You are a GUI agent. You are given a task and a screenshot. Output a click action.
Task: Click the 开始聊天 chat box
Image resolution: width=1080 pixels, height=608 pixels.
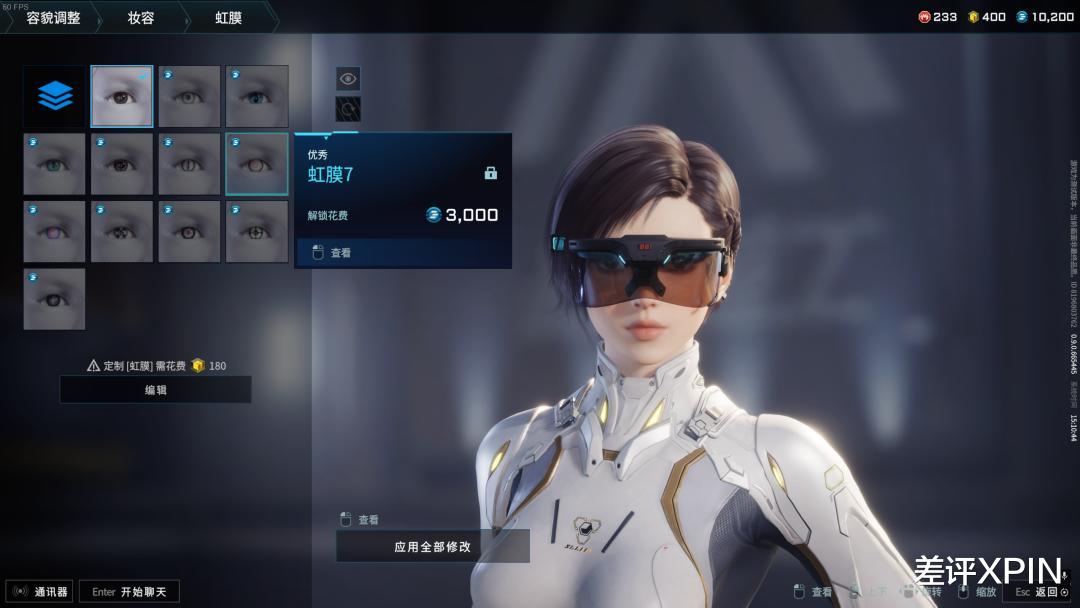(129, 592)
